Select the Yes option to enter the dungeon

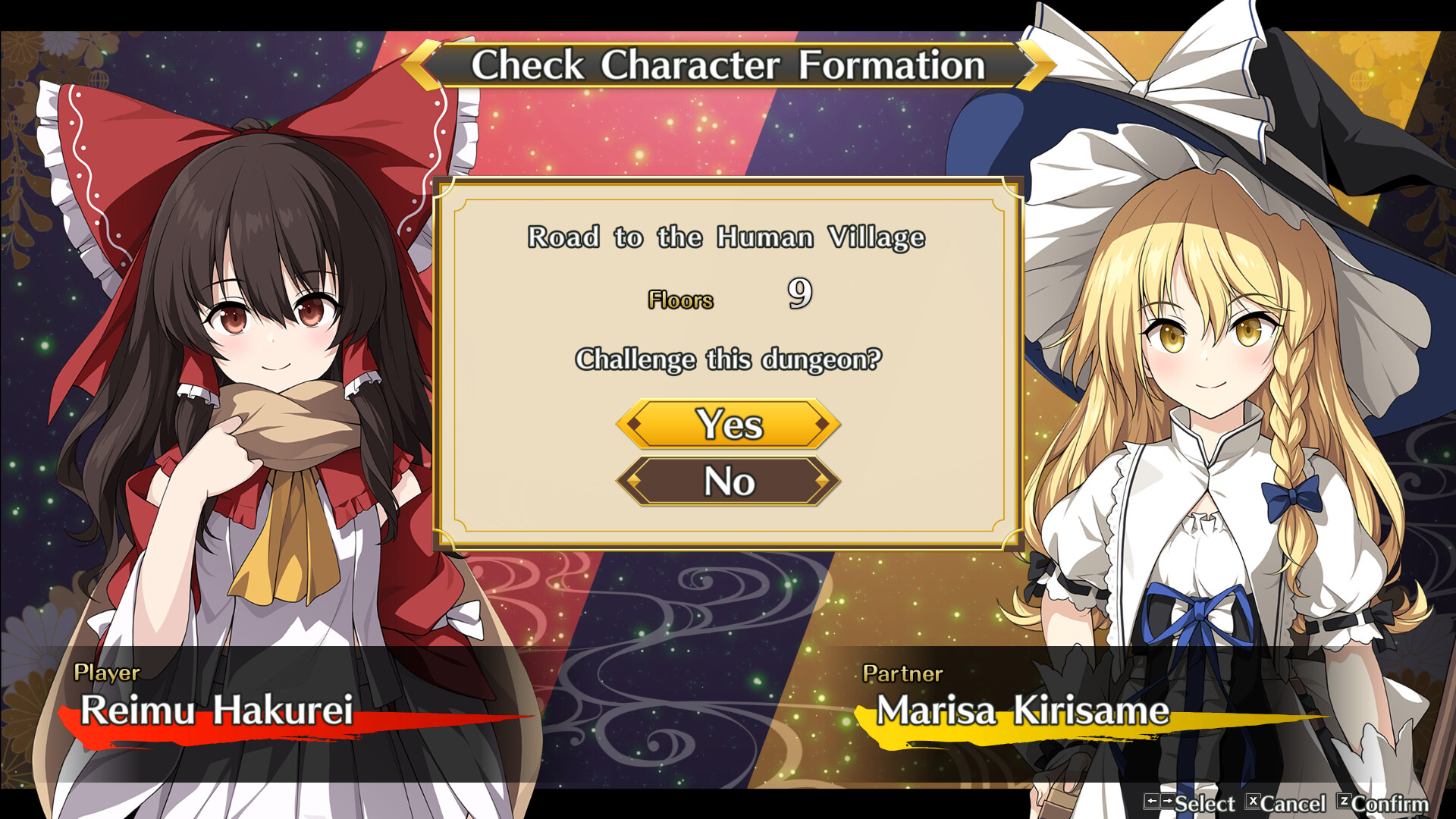click(x=728, y=425)
